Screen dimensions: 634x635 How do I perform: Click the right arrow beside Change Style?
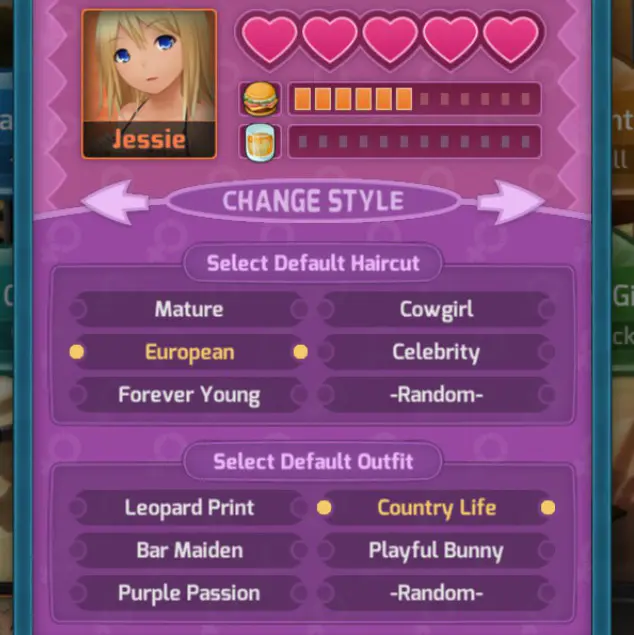510,201
